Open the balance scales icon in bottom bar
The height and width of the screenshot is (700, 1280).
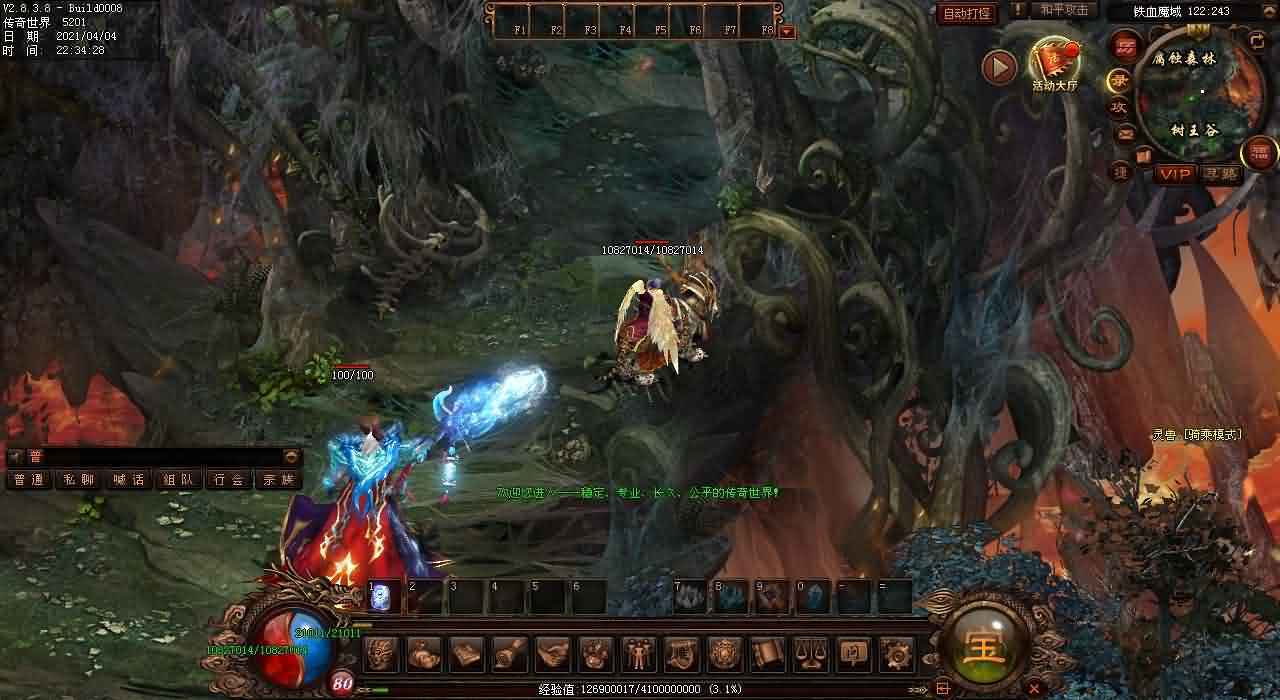[809, 654]
